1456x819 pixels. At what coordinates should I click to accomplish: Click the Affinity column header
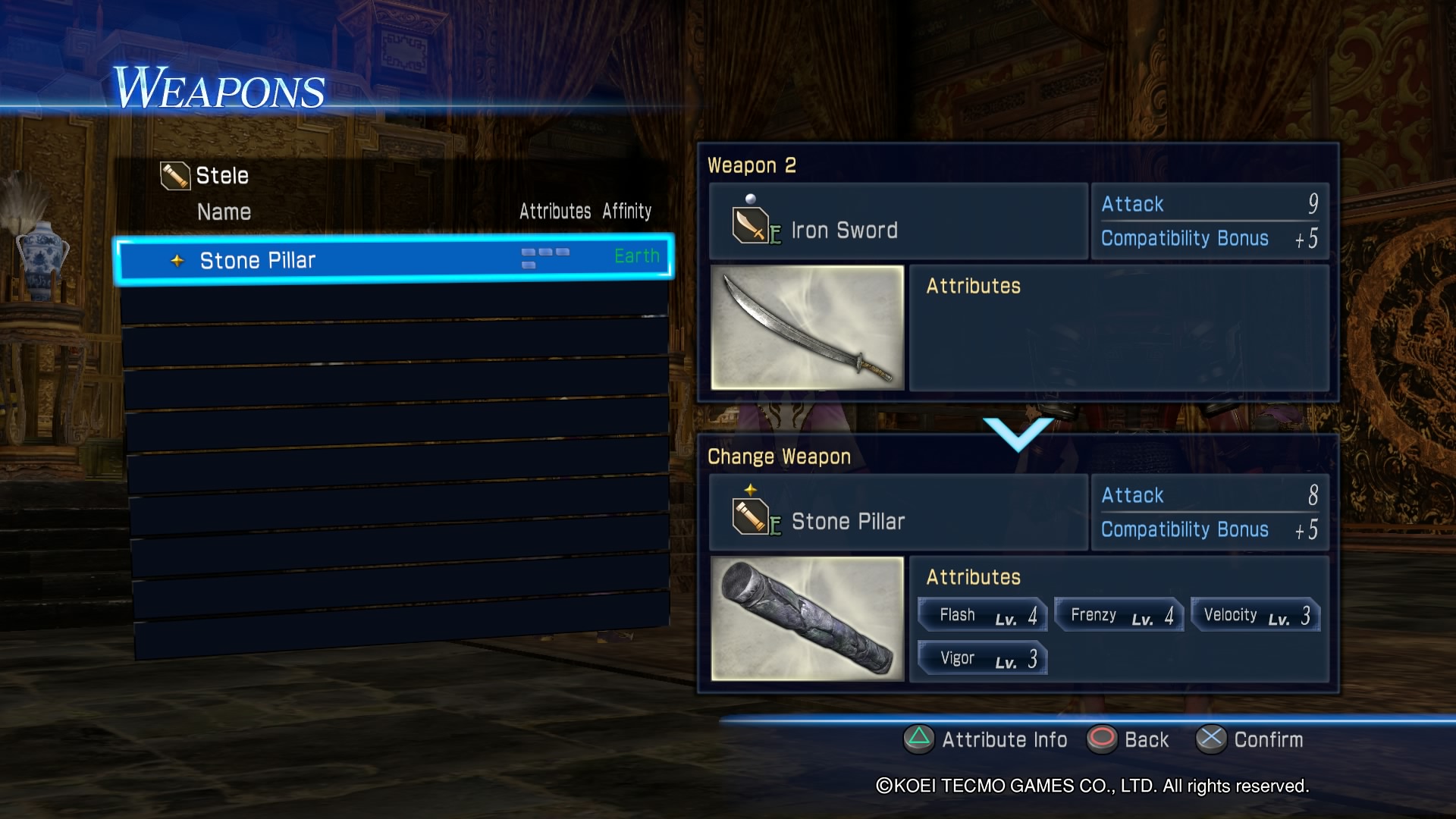(627, 212)
